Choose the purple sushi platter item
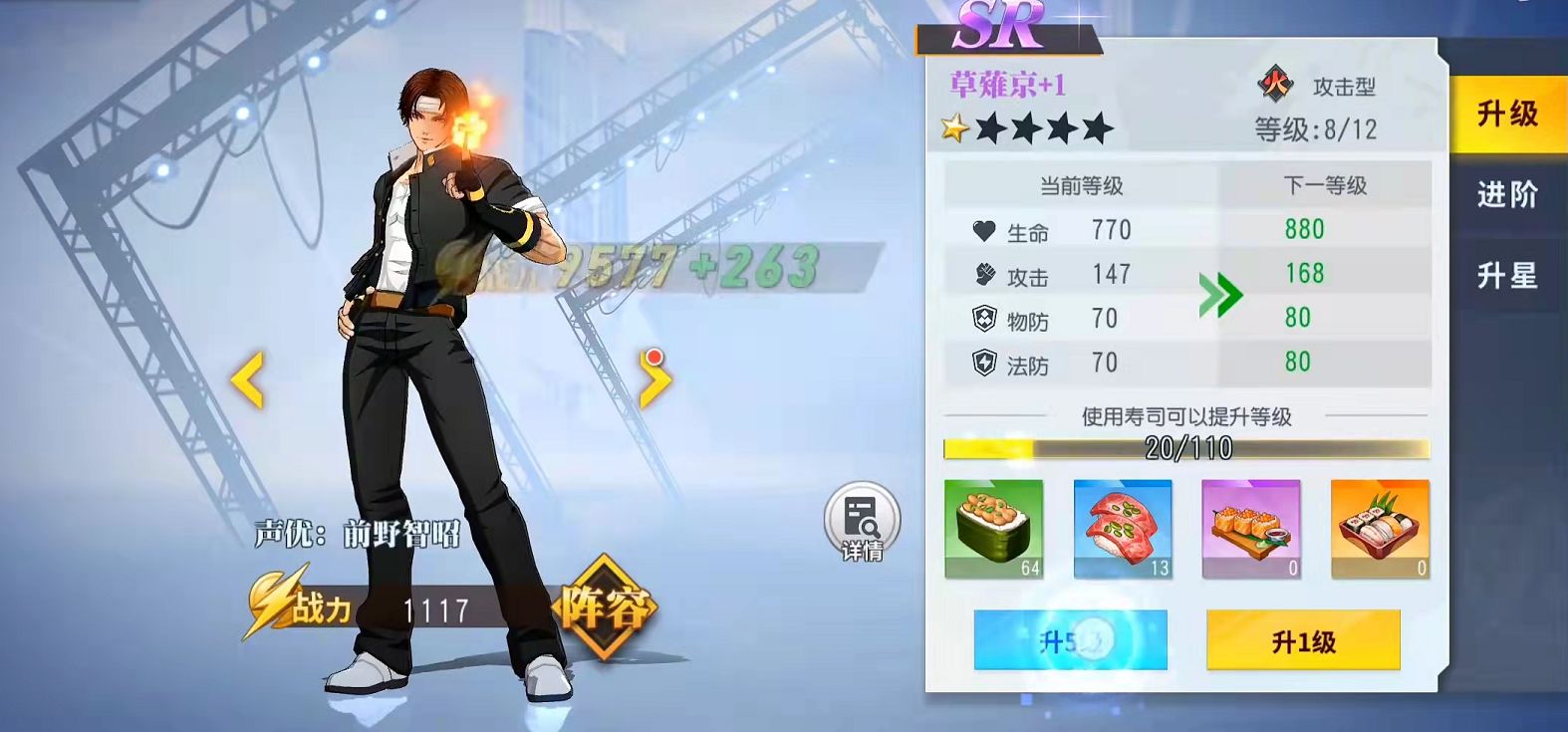1568x732 pixels. click(1251, 529)
